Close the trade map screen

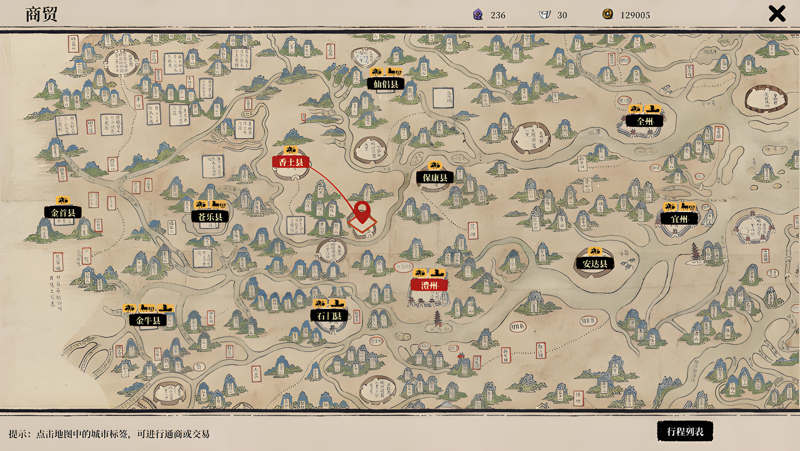[776, 14]
